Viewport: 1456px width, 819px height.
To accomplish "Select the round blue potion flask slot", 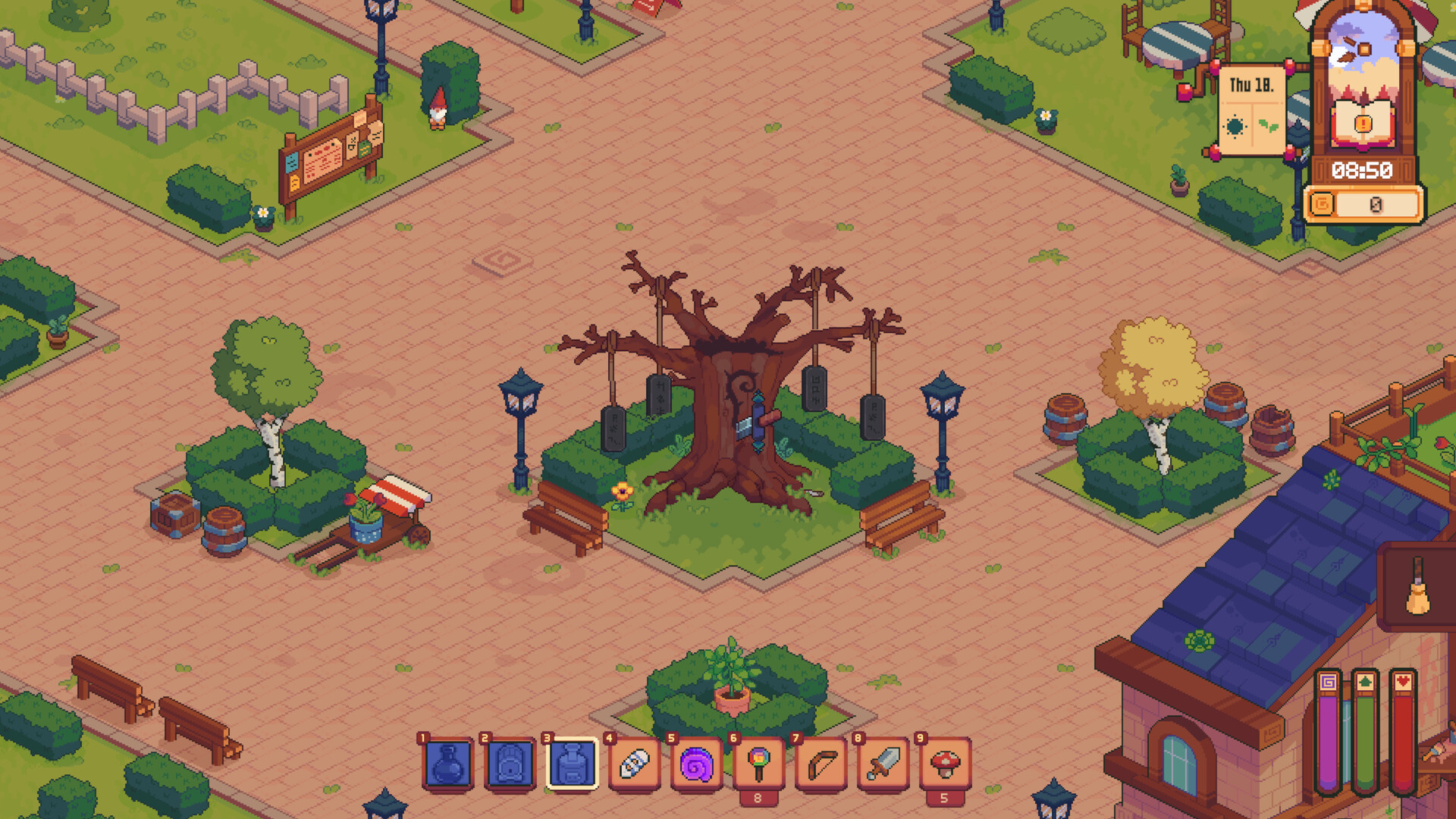I will (x=447, y=764).
